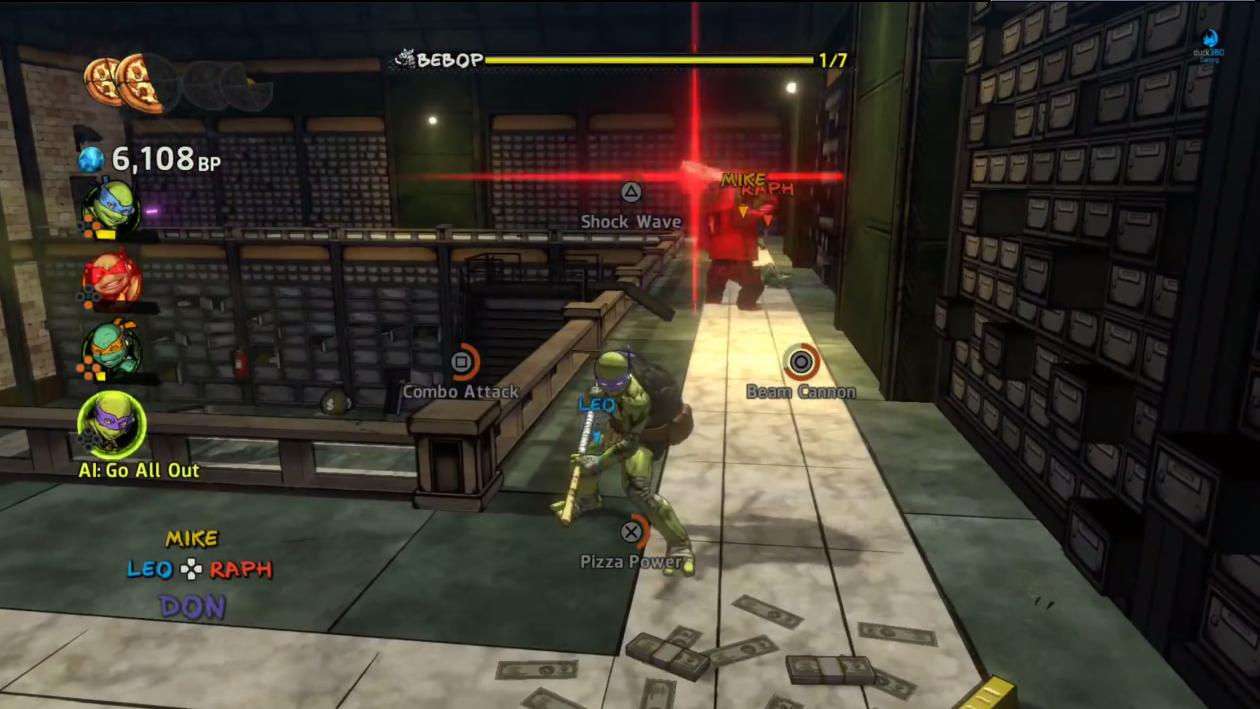This screenshot has width=1260, height=709.
Task: Switch to LEO in the turtle selector
Action: pos(149,569)
